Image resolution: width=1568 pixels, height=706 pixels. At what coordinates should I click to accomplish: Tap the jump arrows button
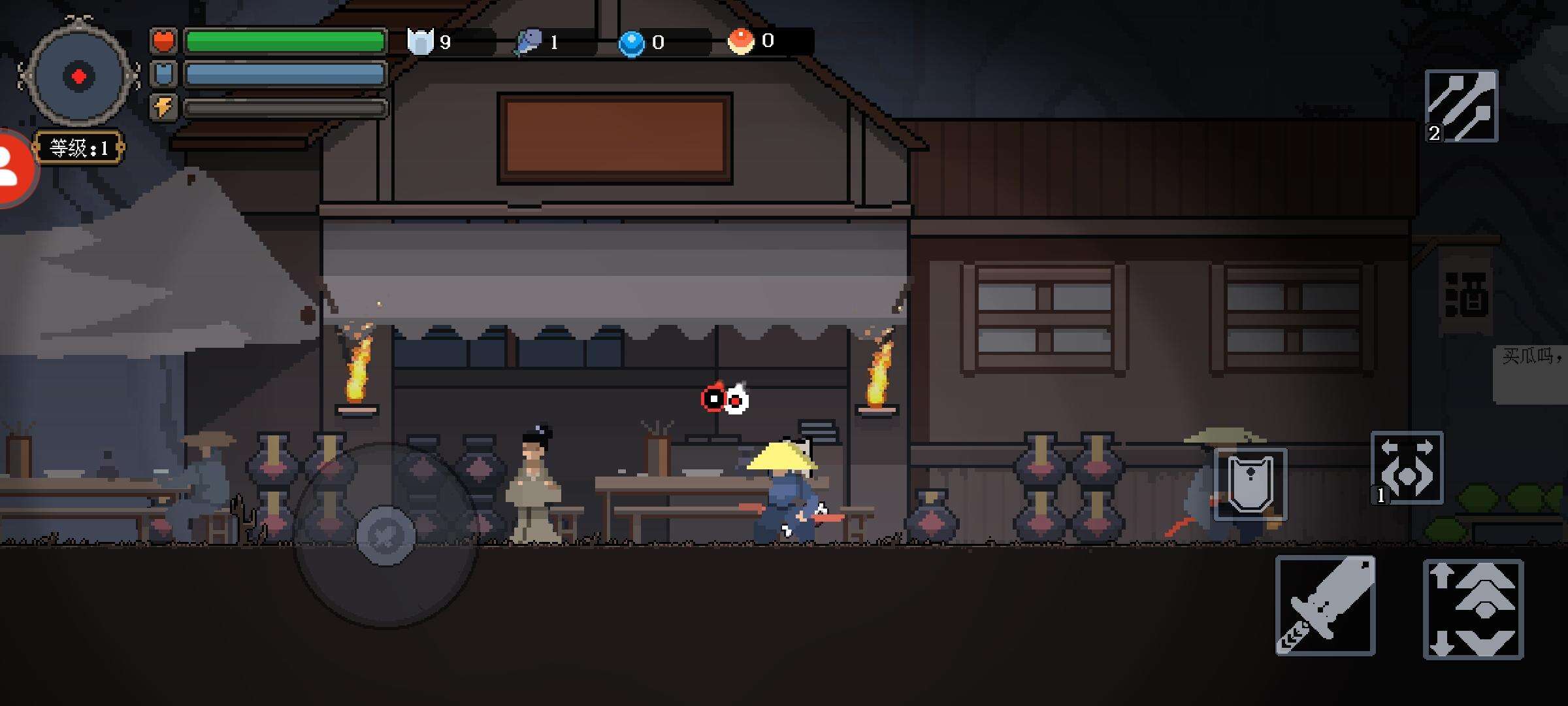1473,609
